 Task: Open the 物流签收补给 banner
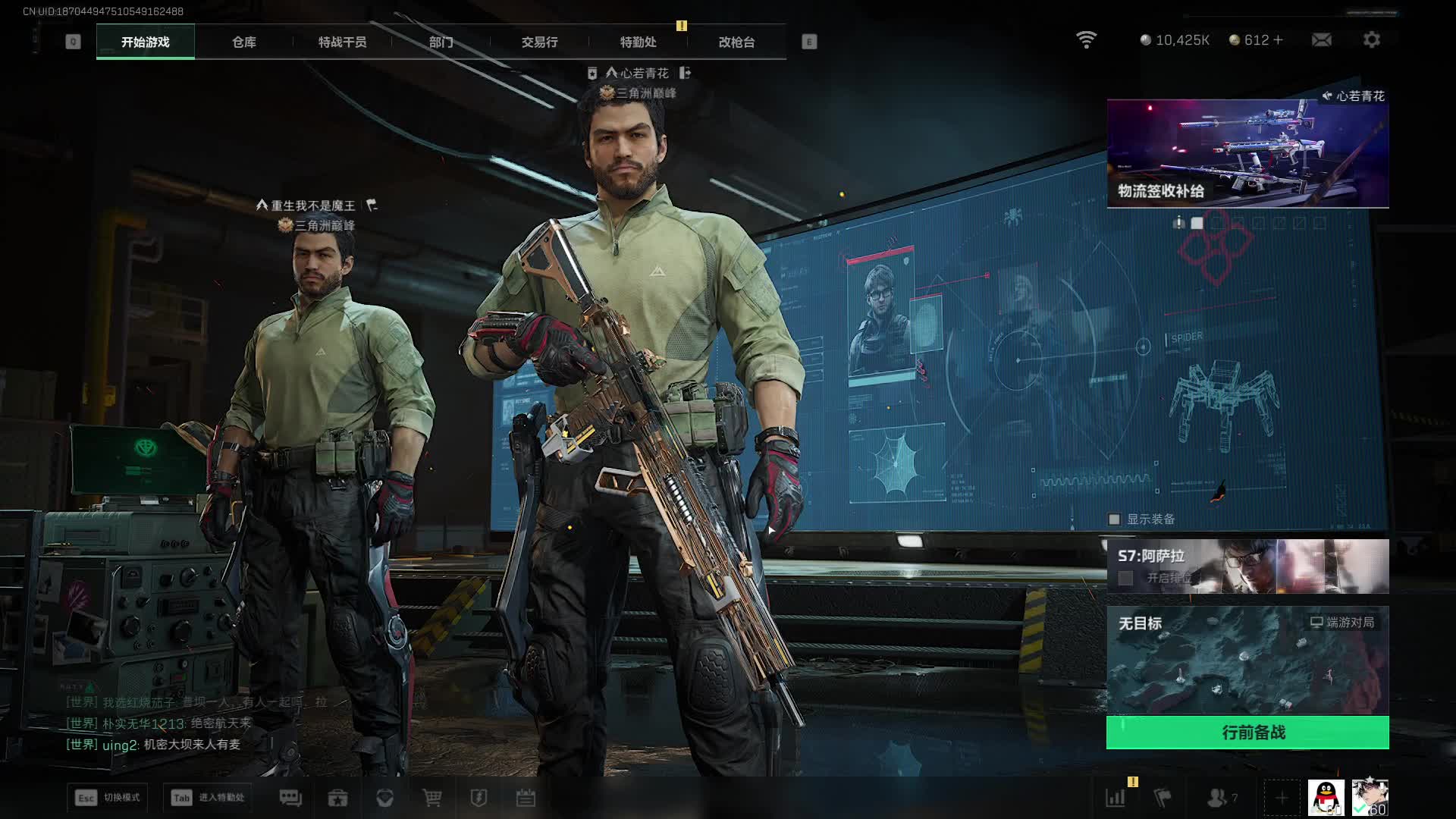pos(1247,153)
